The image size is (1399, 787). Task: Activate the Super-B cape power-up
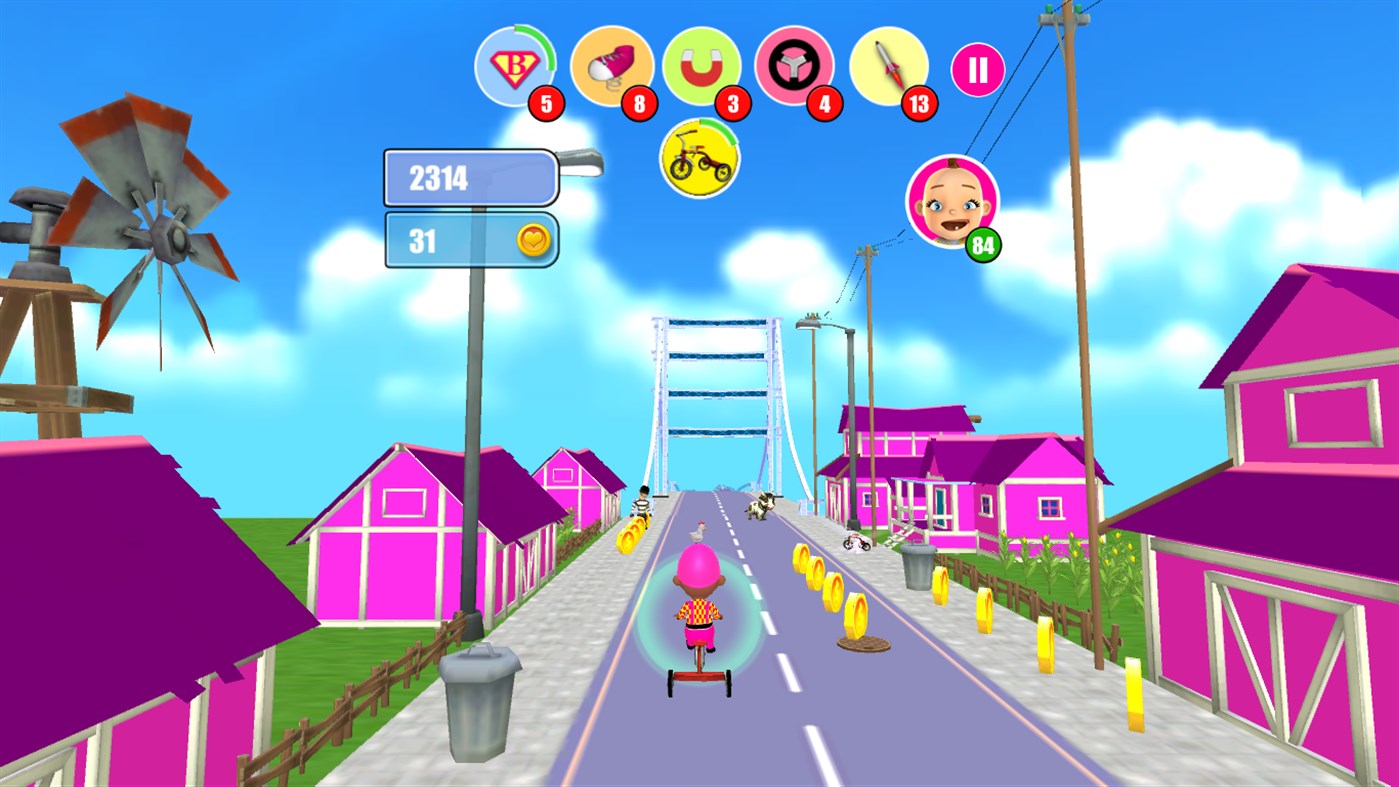513,66
